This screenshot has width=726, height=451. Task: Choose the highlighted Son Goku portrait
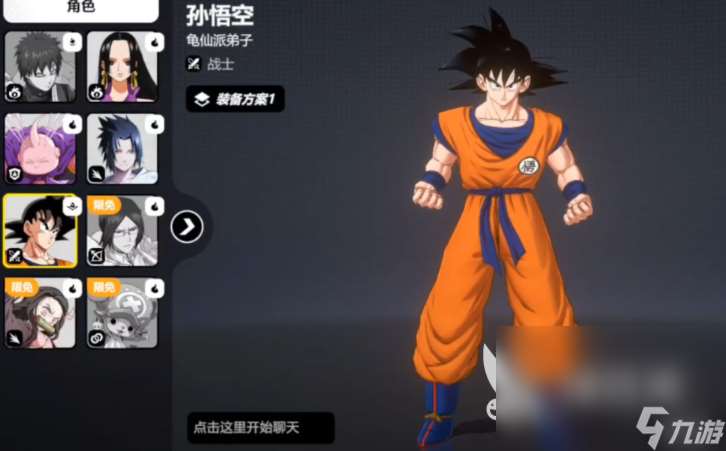coord(41,230)
